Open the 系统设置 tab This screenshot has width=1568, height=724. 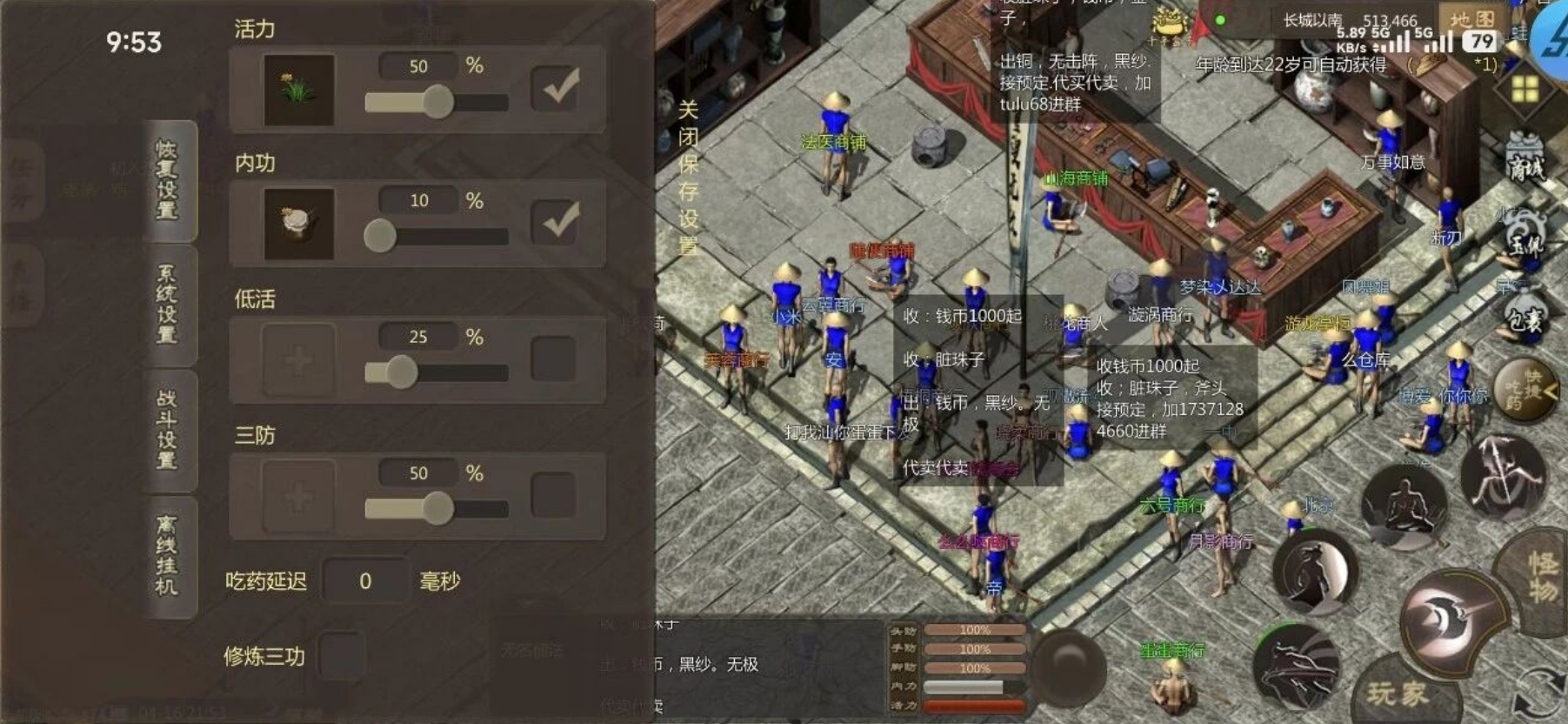pyautogui.click(x=168, y=305)
